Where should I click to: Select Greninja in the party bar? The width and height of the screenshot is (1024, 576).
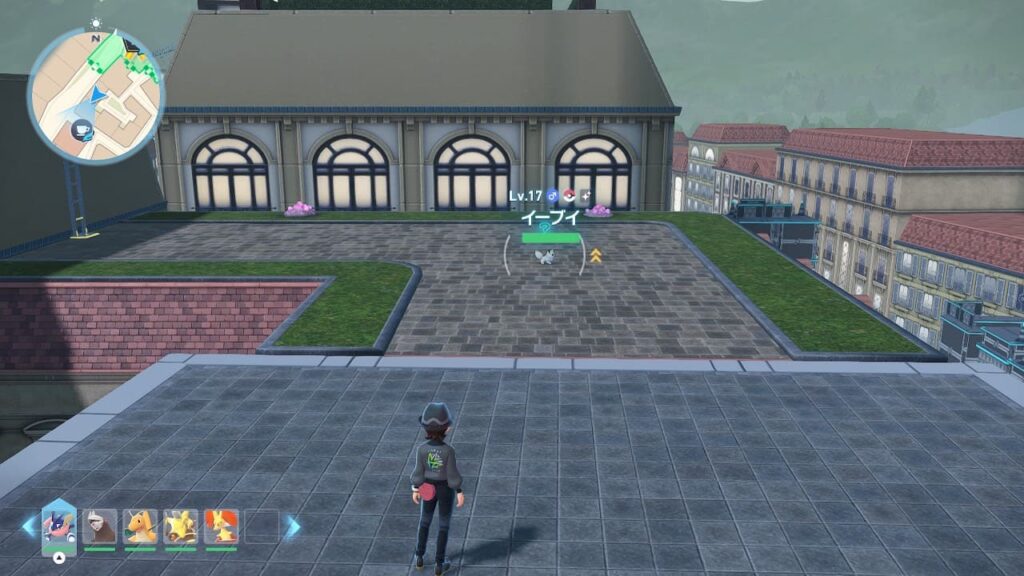click(x=58, y=525)
